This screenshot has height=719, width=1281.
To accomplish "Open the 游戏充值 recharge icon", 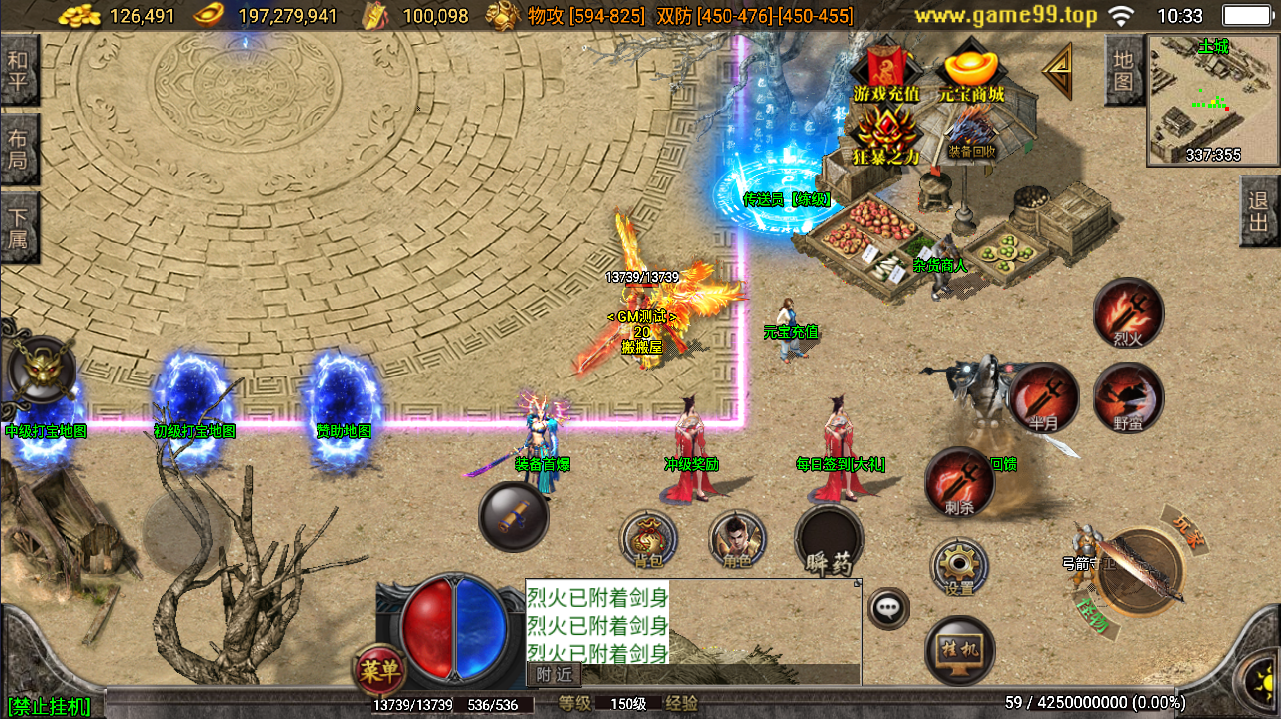I will point(883,72).
